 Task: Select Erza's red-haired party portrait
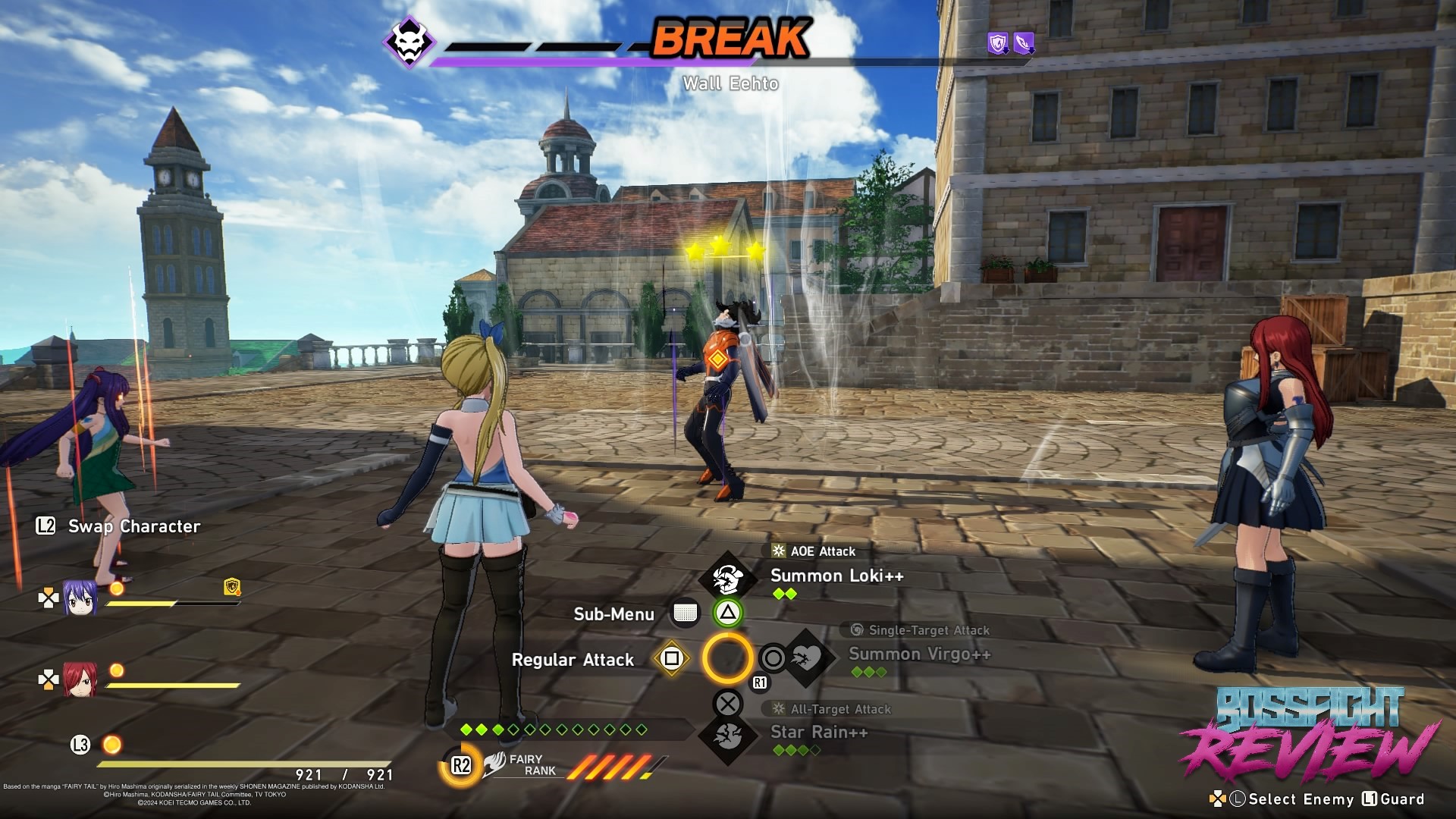[80, 679]
